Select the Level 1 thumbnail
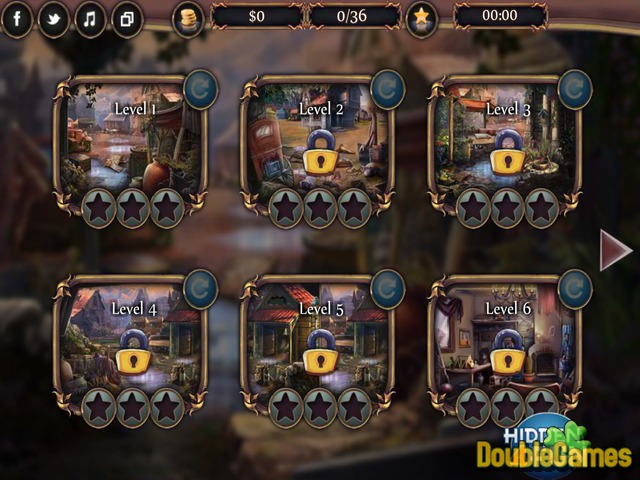This screenshot has width=640, height=480. point(131,140)
